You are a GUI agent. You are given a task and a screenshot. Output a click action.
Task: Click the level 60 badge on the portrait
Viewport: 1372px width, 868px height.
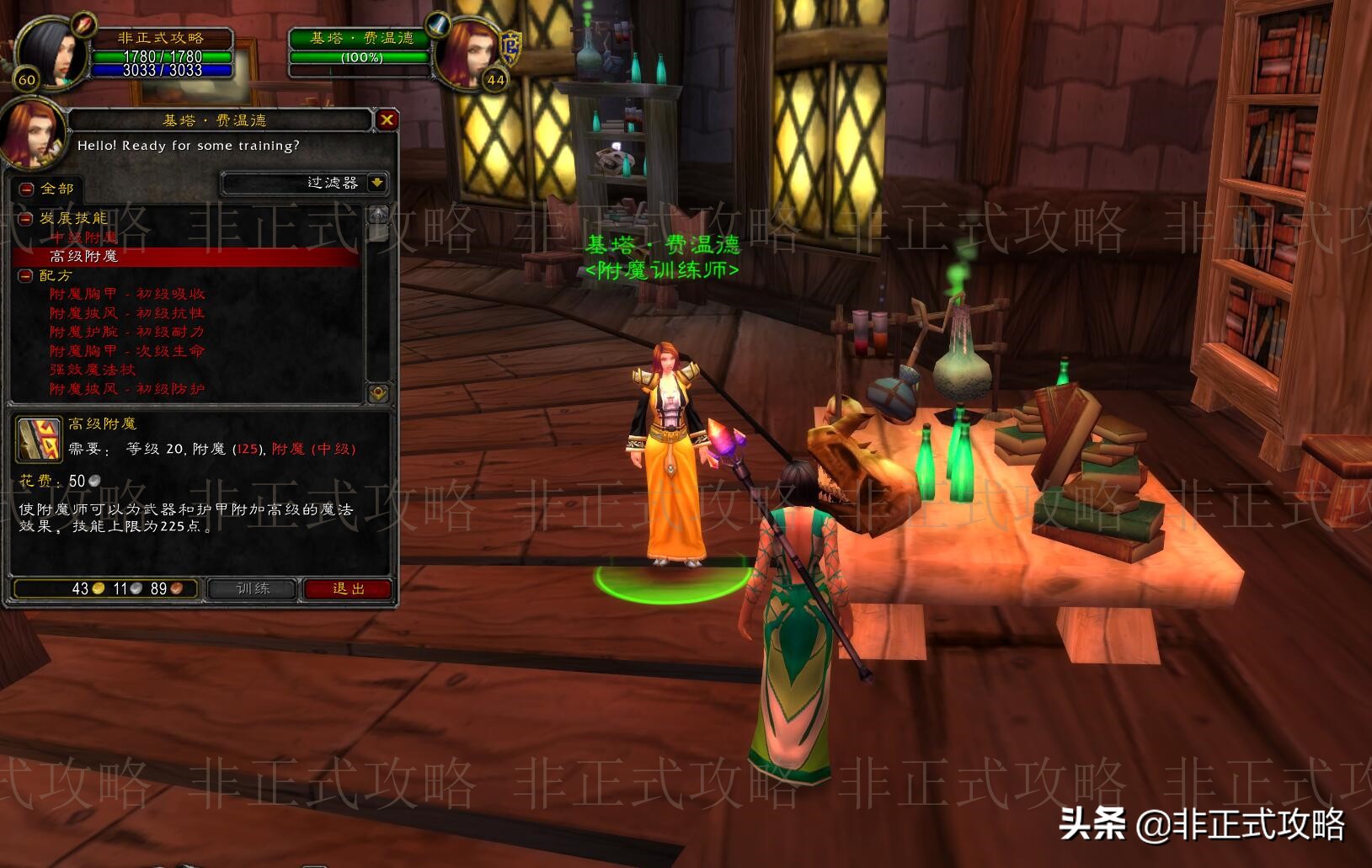[x=26, y=80]
